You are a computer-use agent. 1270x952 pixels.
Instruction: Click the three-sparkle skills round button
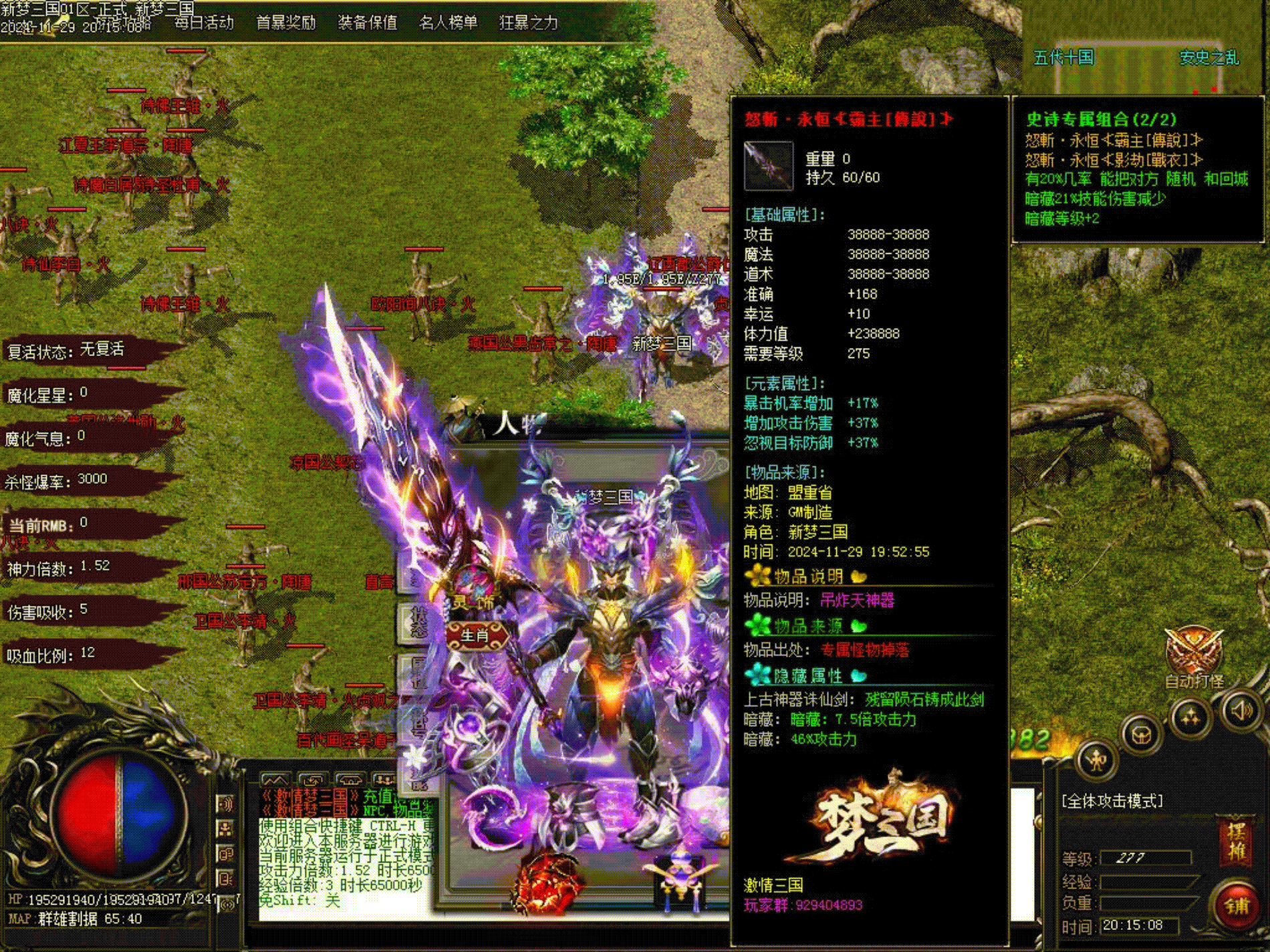(1190, 718)
